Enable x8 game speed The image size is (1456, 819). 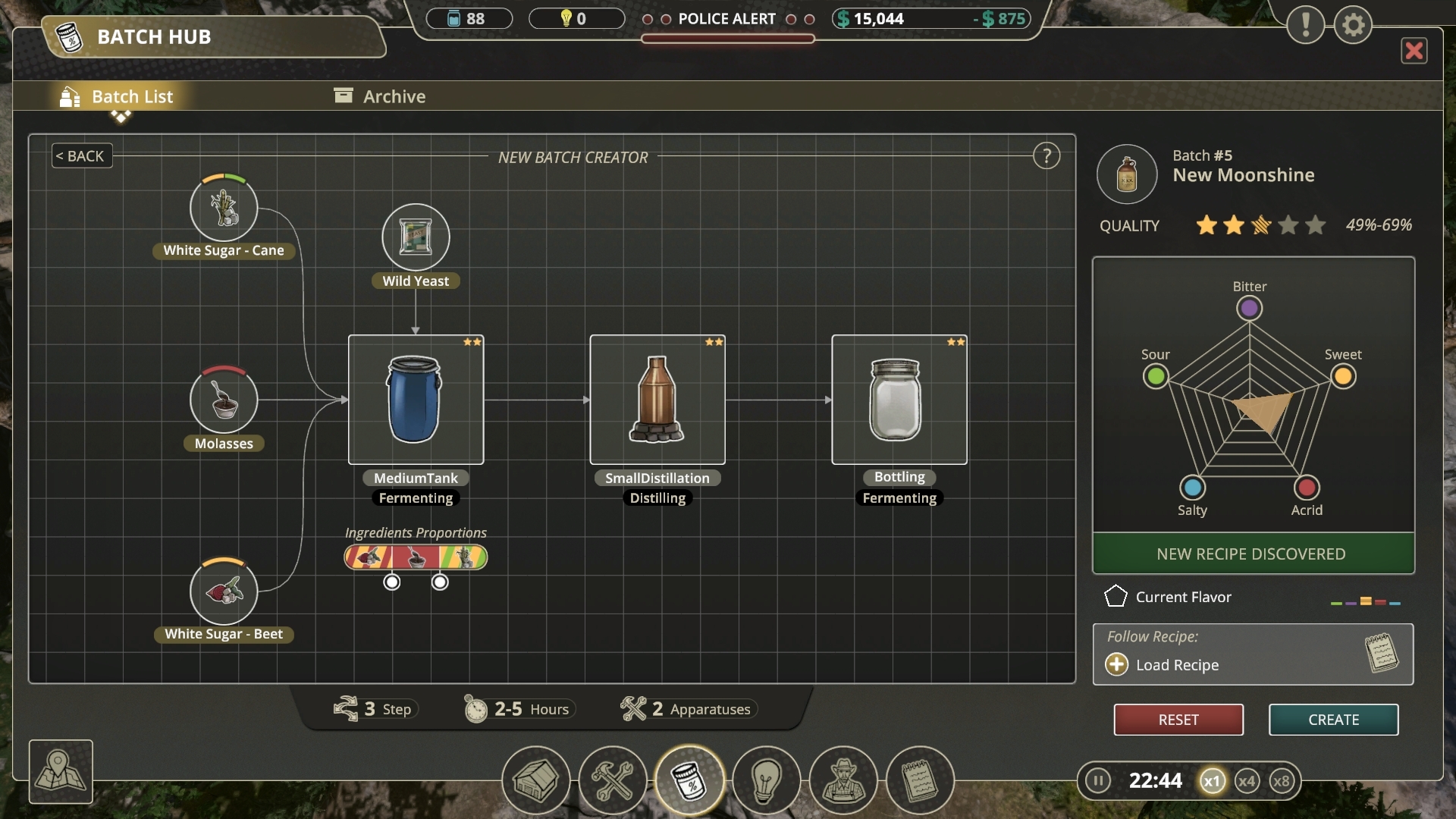(x=1283, y=780)
